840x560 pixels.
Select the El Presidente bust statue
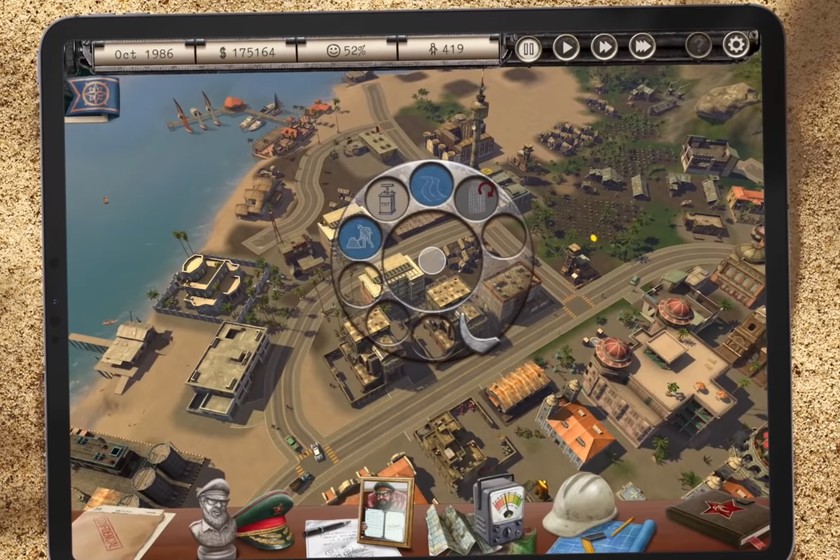point(213,517)
